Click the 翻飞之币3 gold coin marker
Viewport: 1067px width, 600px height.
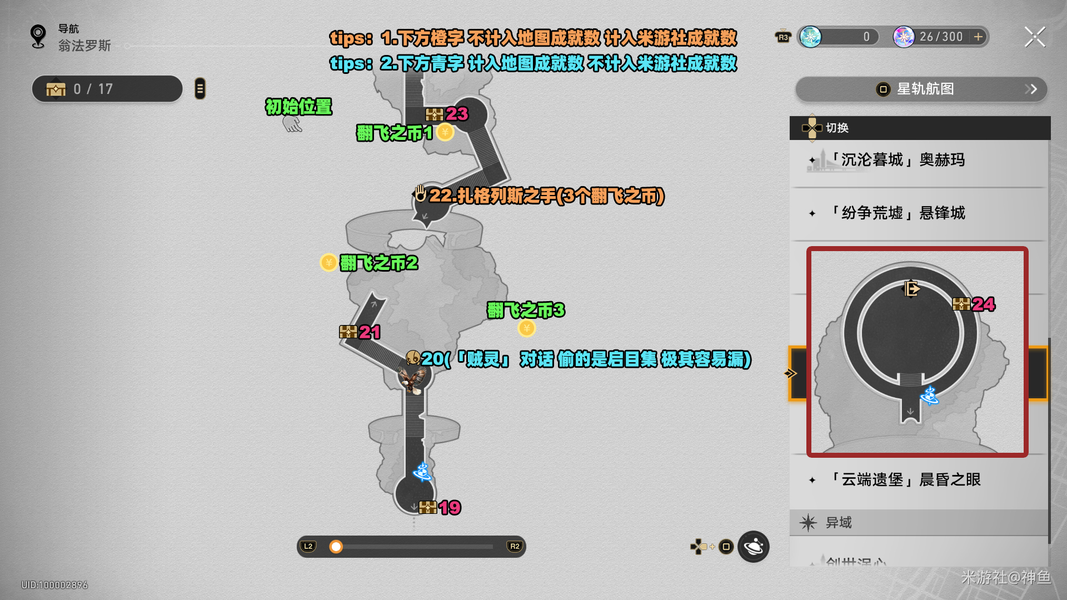pyautogui.click(x=526, y=328)
